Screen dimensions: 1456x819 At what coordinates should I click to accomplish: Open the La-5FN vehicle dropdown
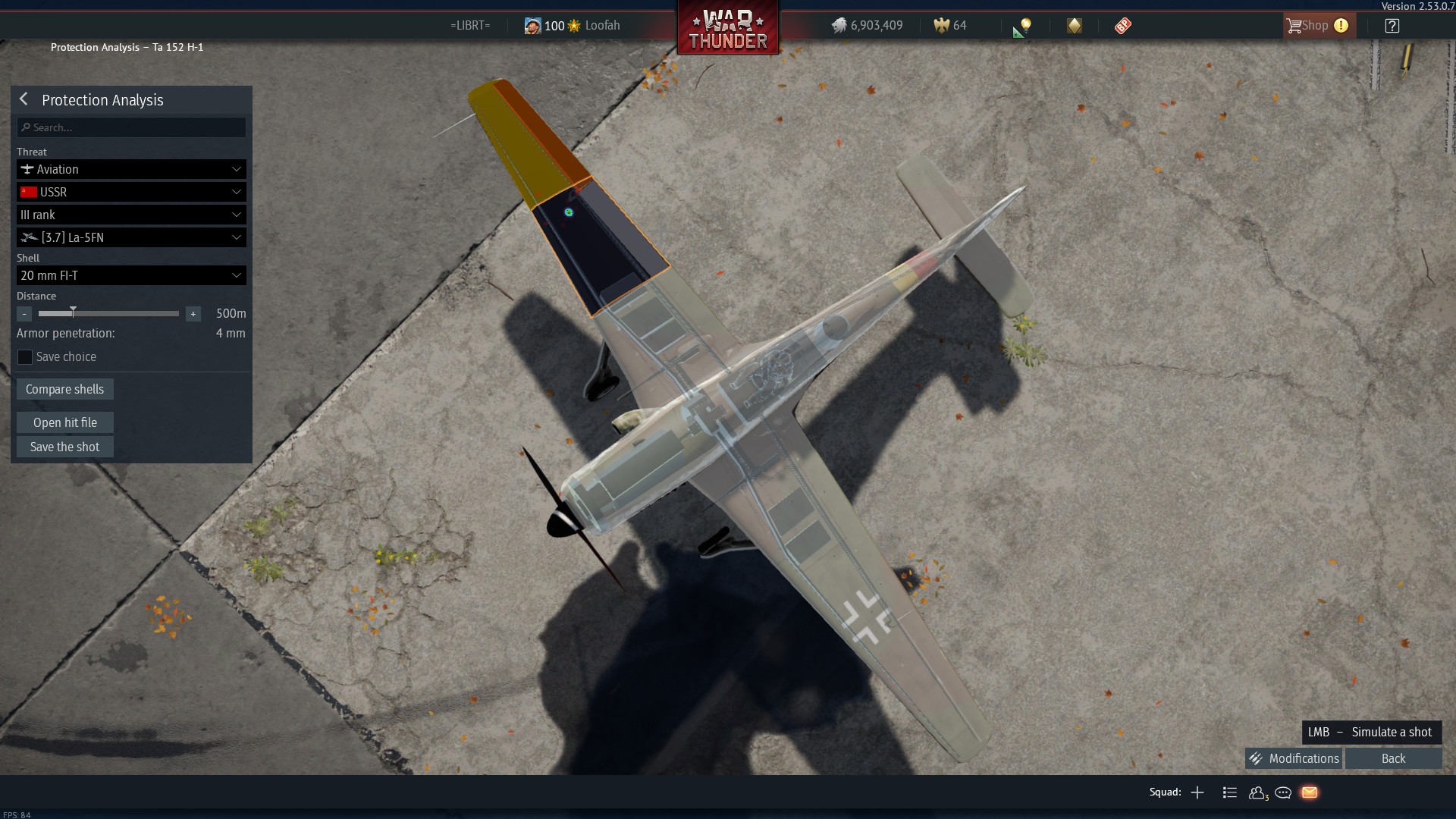131,237
